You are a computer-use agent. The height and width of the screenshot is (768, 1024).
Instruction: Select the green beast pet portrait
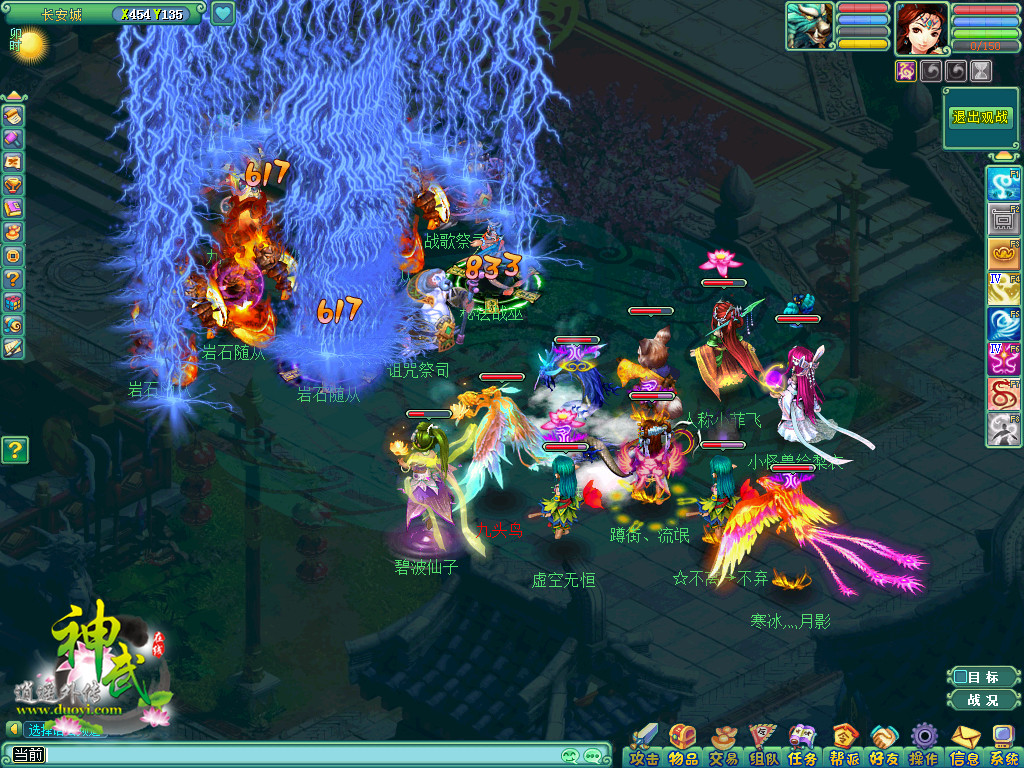[x=810, y=26]
